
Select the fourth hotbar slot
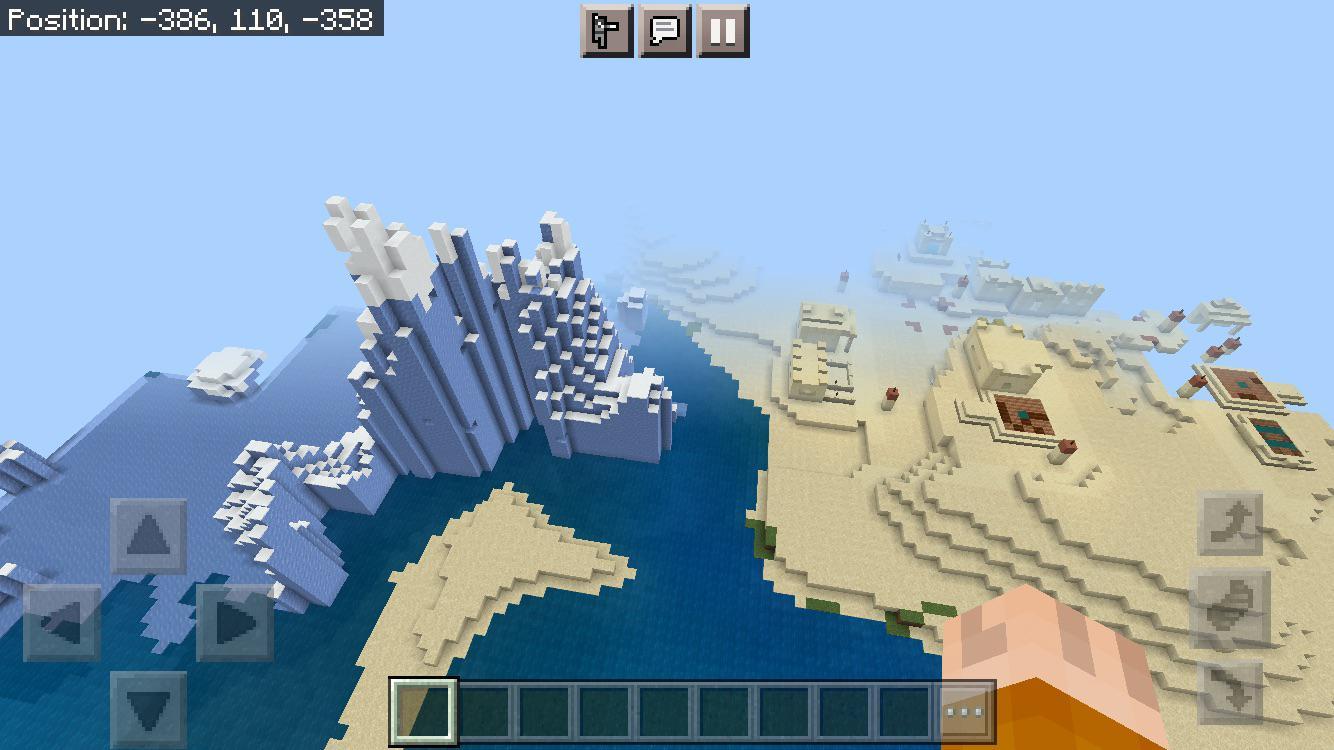[x=606, y=711]
